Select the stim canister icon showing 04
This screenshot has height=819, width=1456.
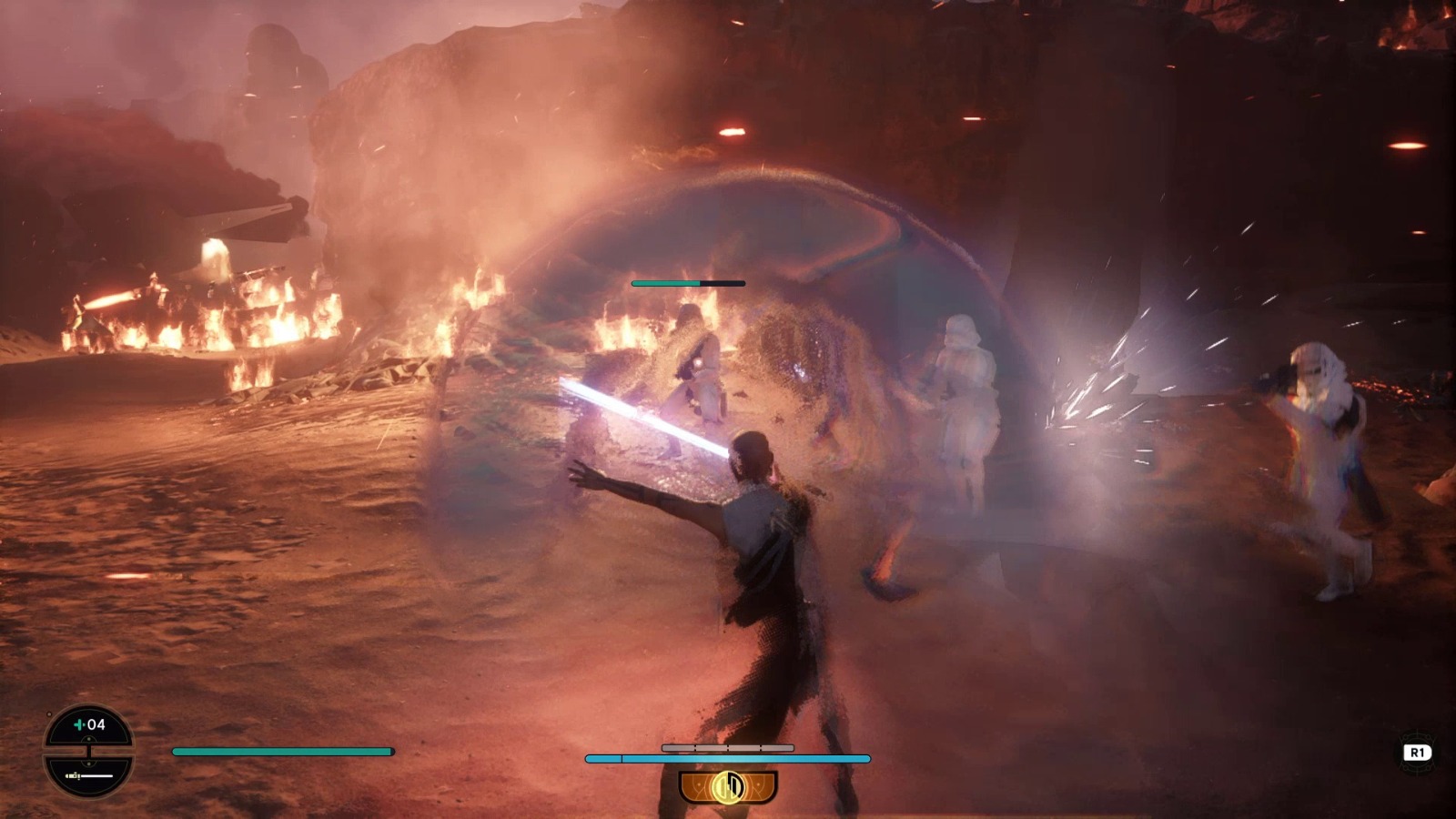[91, 724]
